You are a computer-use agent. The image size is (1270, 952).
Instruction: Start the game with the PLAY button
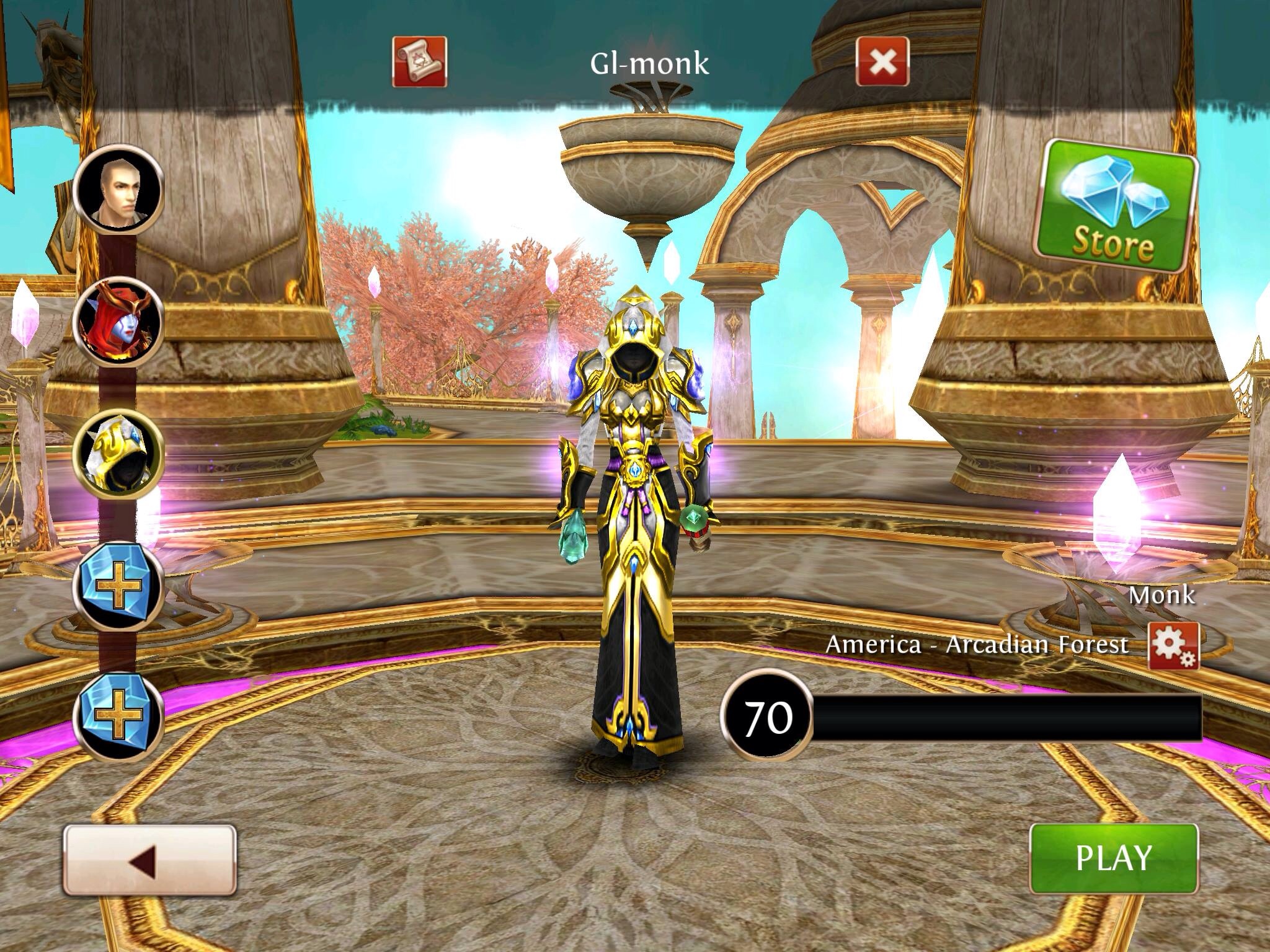[x=1113, y=858]
